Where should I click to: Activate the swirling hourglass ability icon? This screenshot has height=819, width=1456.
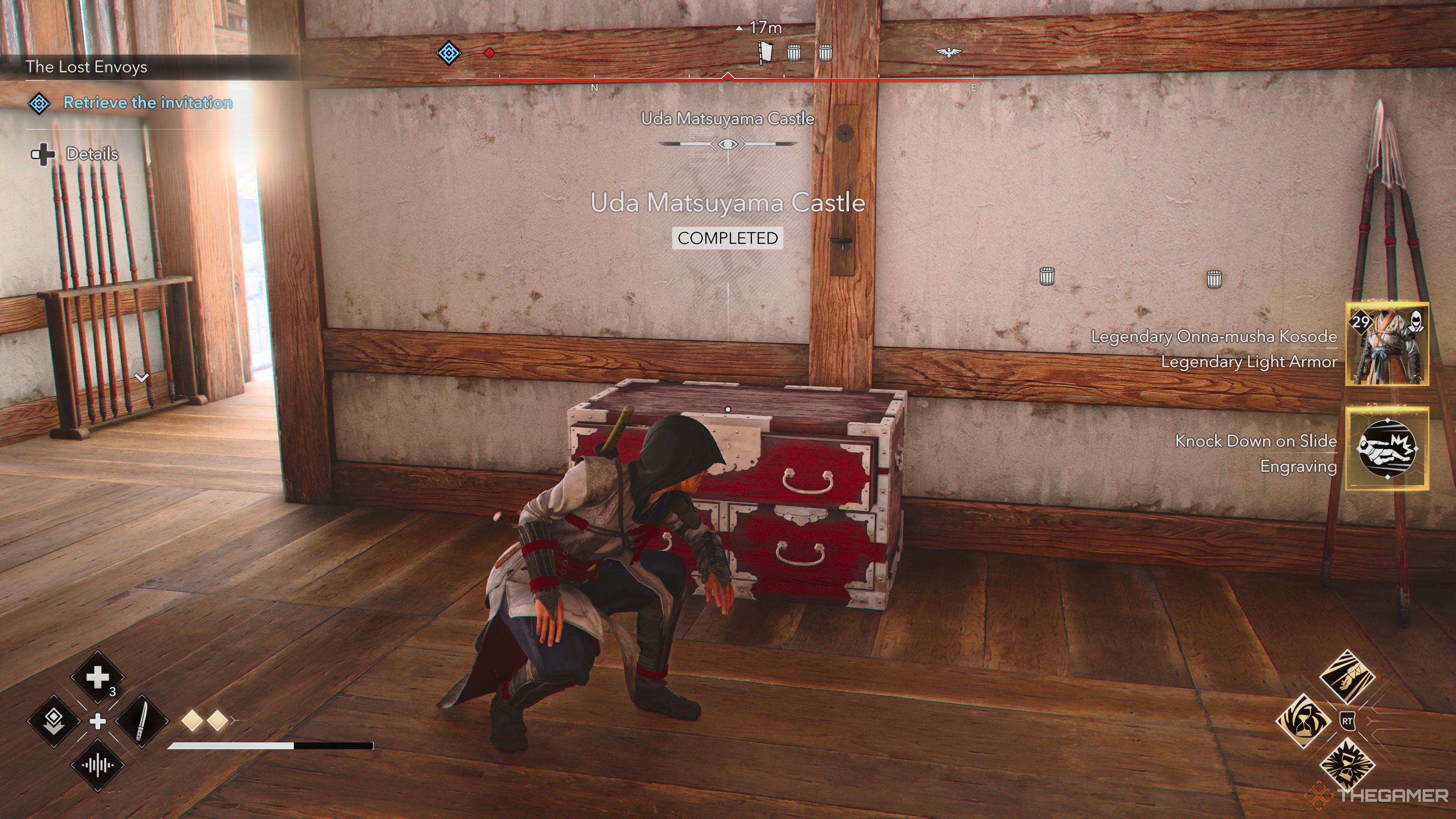tap(1304, 721)
